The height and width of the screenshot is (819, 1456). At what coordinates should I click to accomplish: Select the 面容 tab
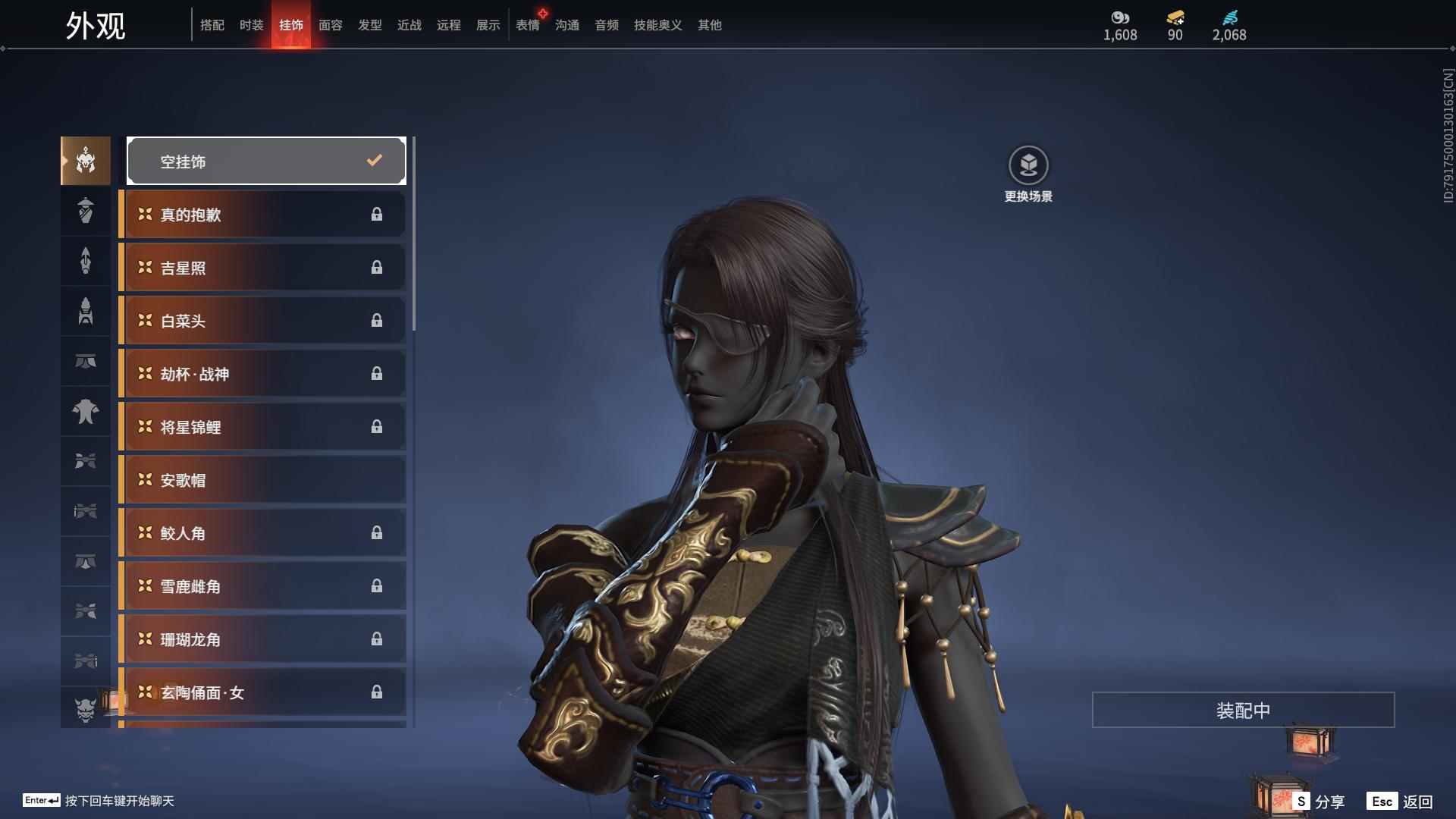click(x=331, y=25)
